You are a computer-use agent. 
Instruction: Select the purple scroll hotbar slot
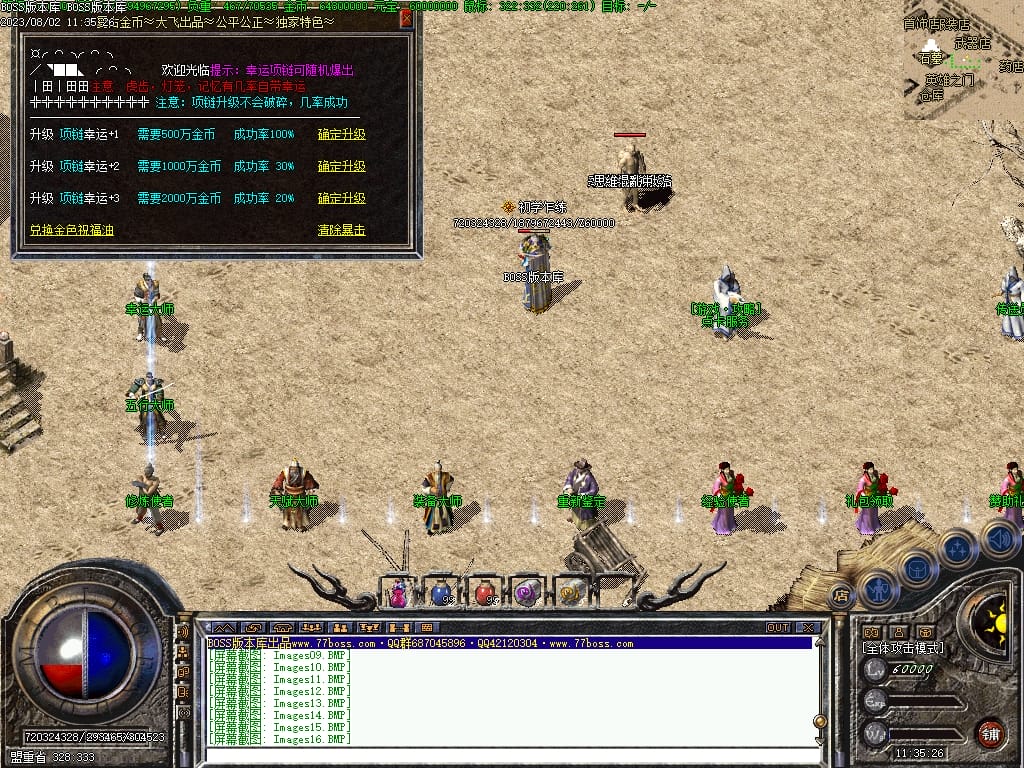pyautogui.click(x=527, y=593)
